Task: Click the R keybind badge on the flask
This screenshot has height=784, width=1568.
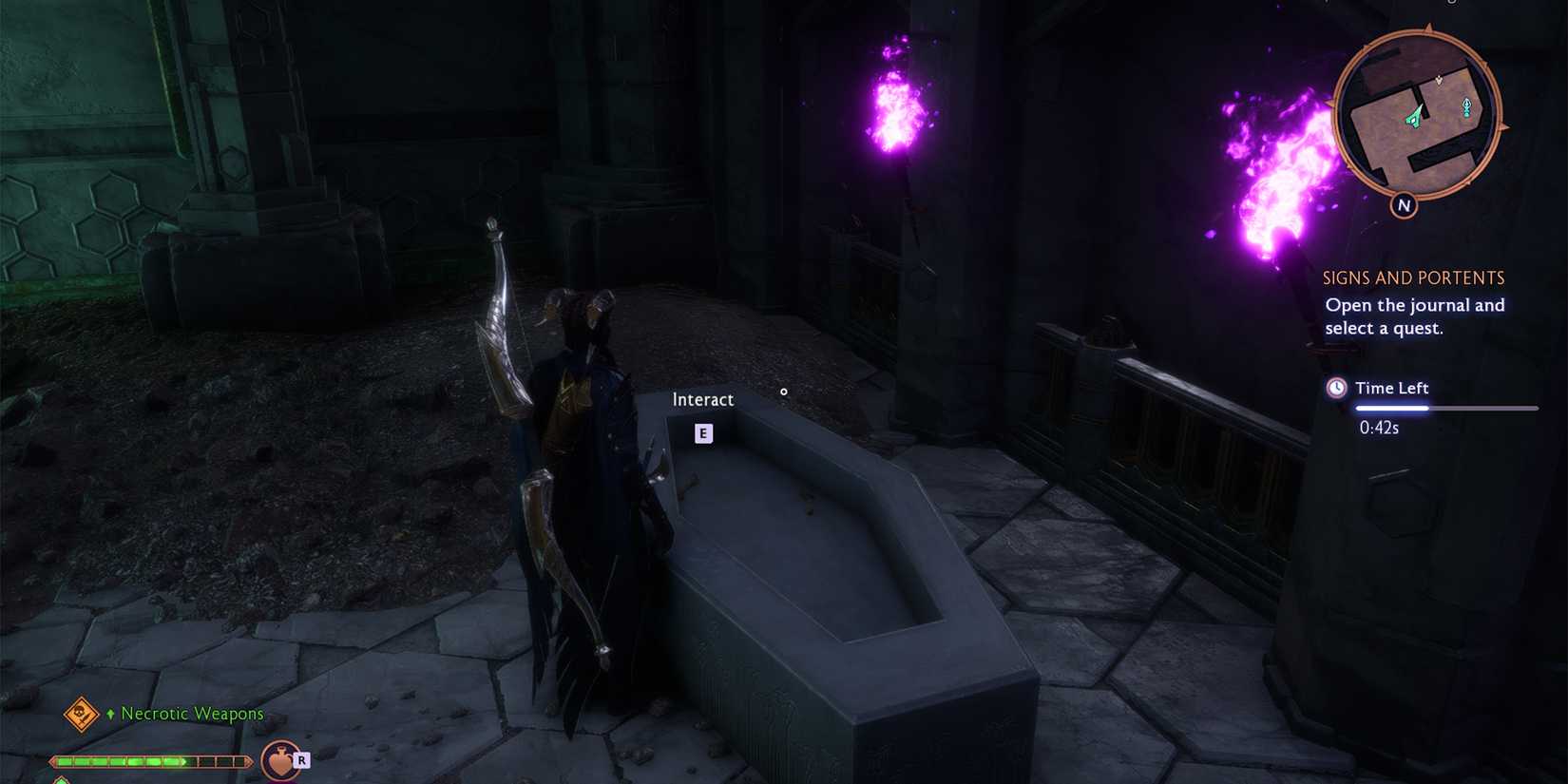Action: [302, 761]
